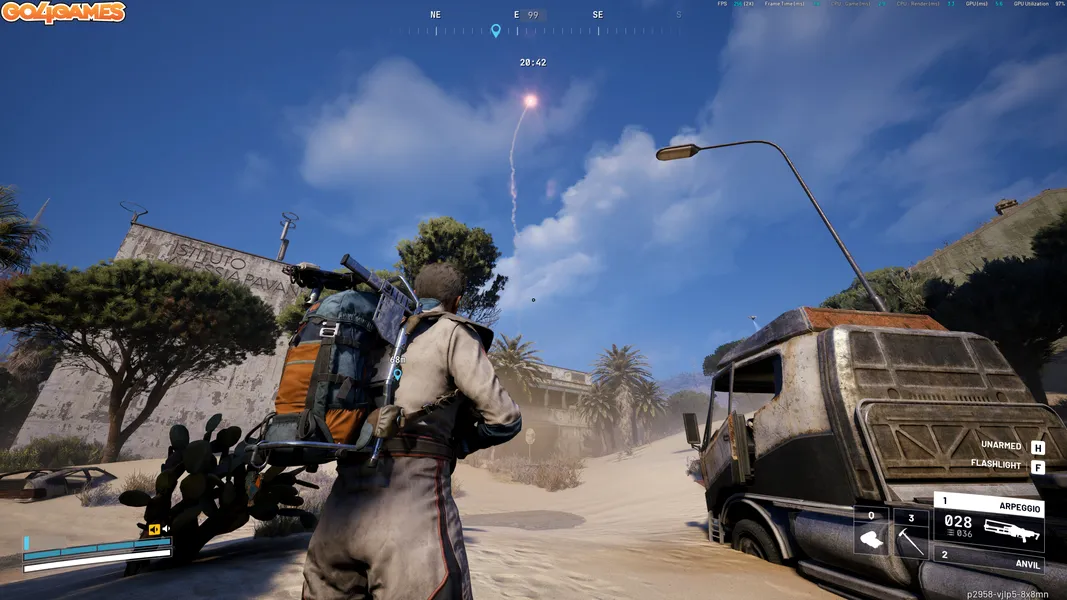Select the pickaxe tool slot
Screen dimensions: 1067x600
point(910,533)
